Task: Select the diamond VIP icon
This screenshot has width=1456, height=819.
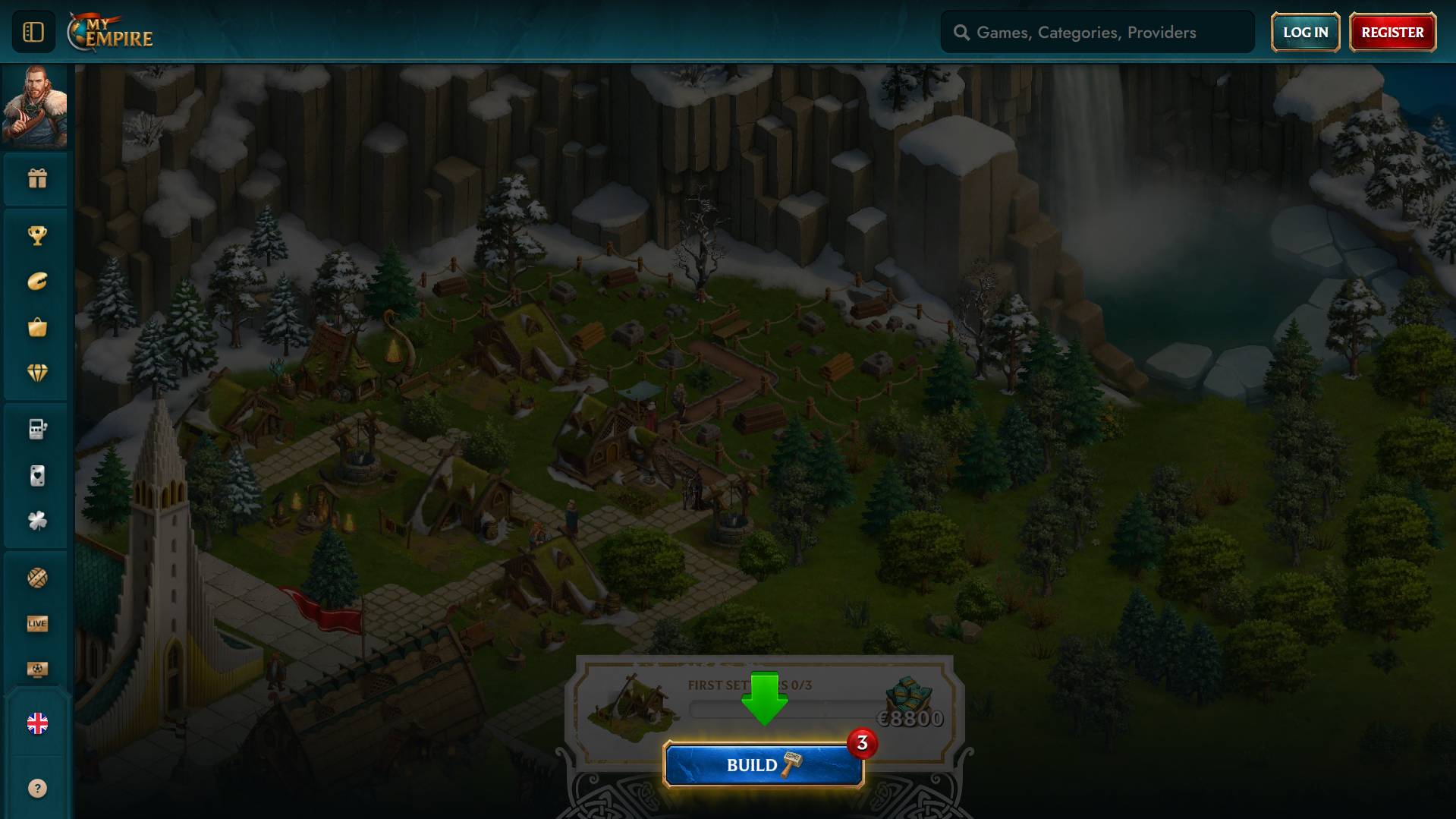Action: point(37,373)
